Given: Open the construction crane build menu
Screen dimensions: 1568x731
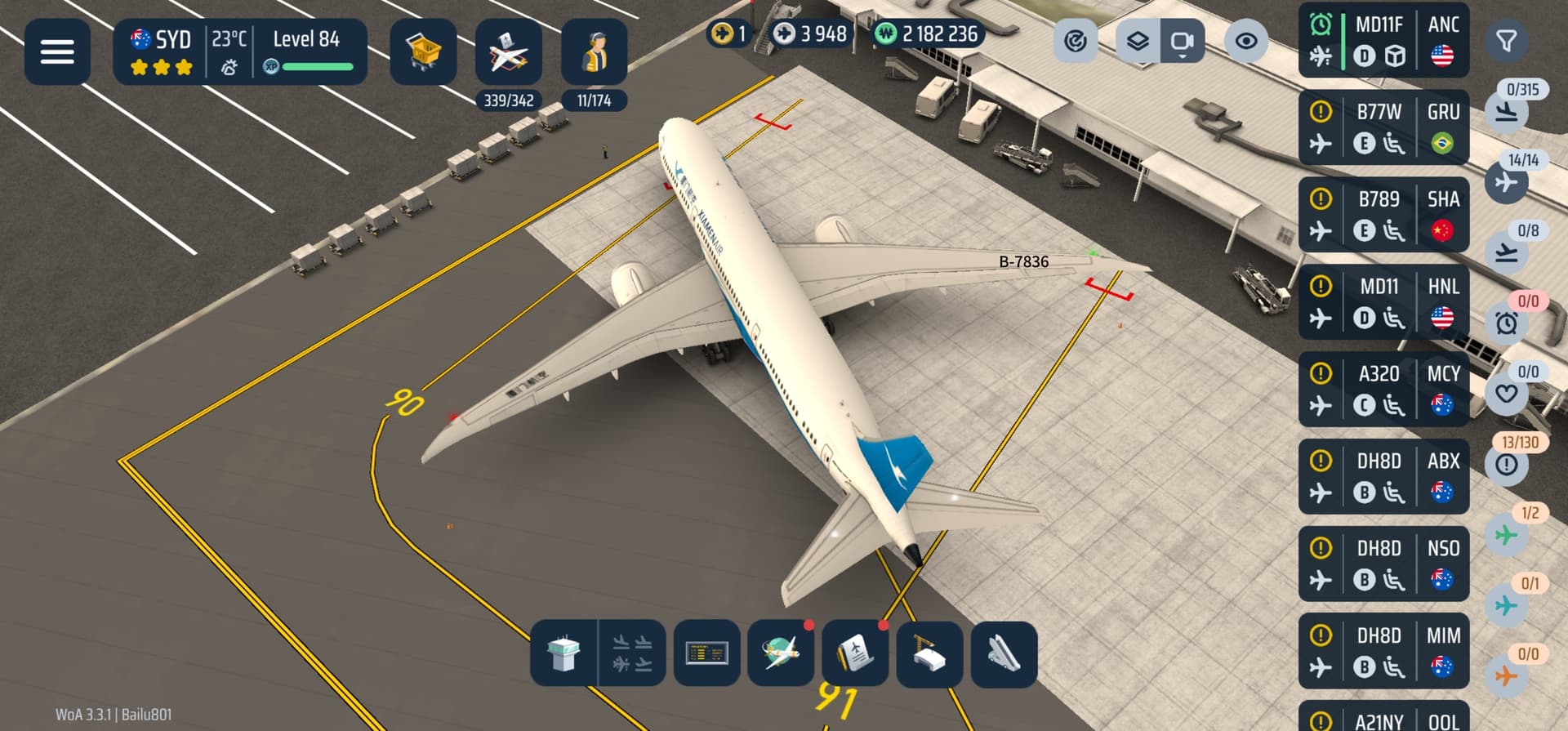Looking at the screenshot, I should coord(929,654).
